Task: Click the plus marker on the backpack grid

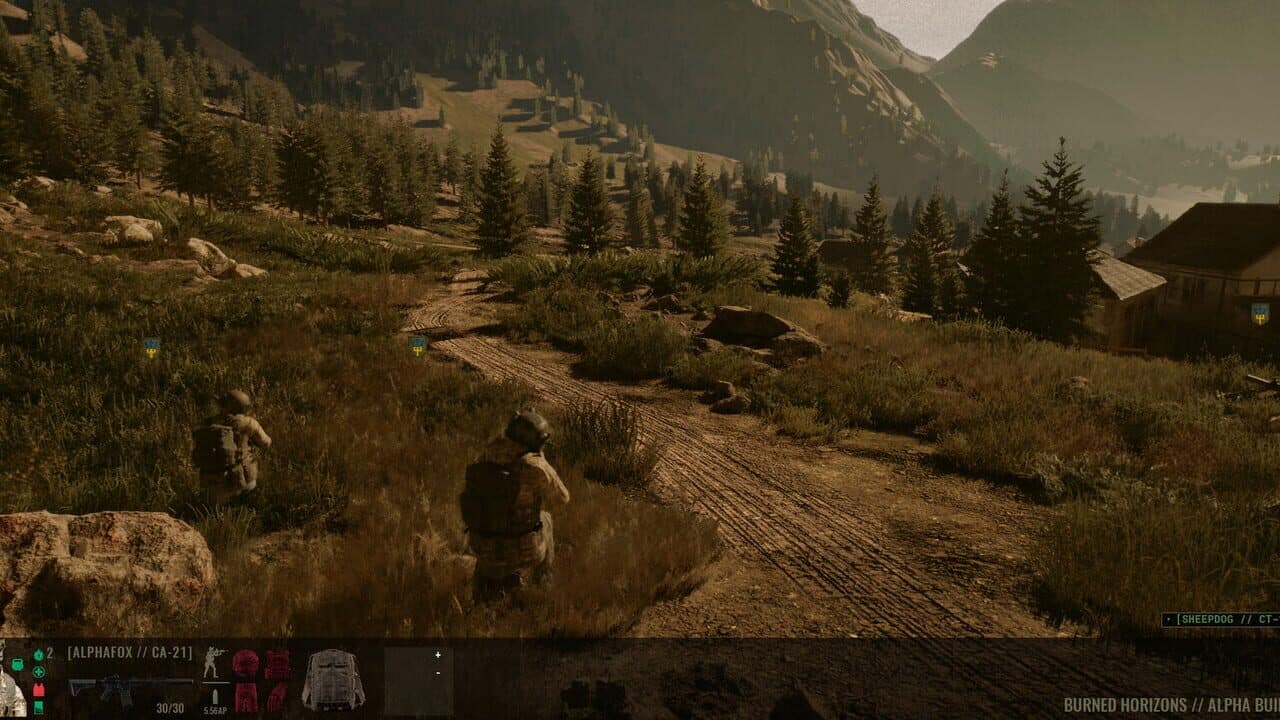Action: (436, 655)
